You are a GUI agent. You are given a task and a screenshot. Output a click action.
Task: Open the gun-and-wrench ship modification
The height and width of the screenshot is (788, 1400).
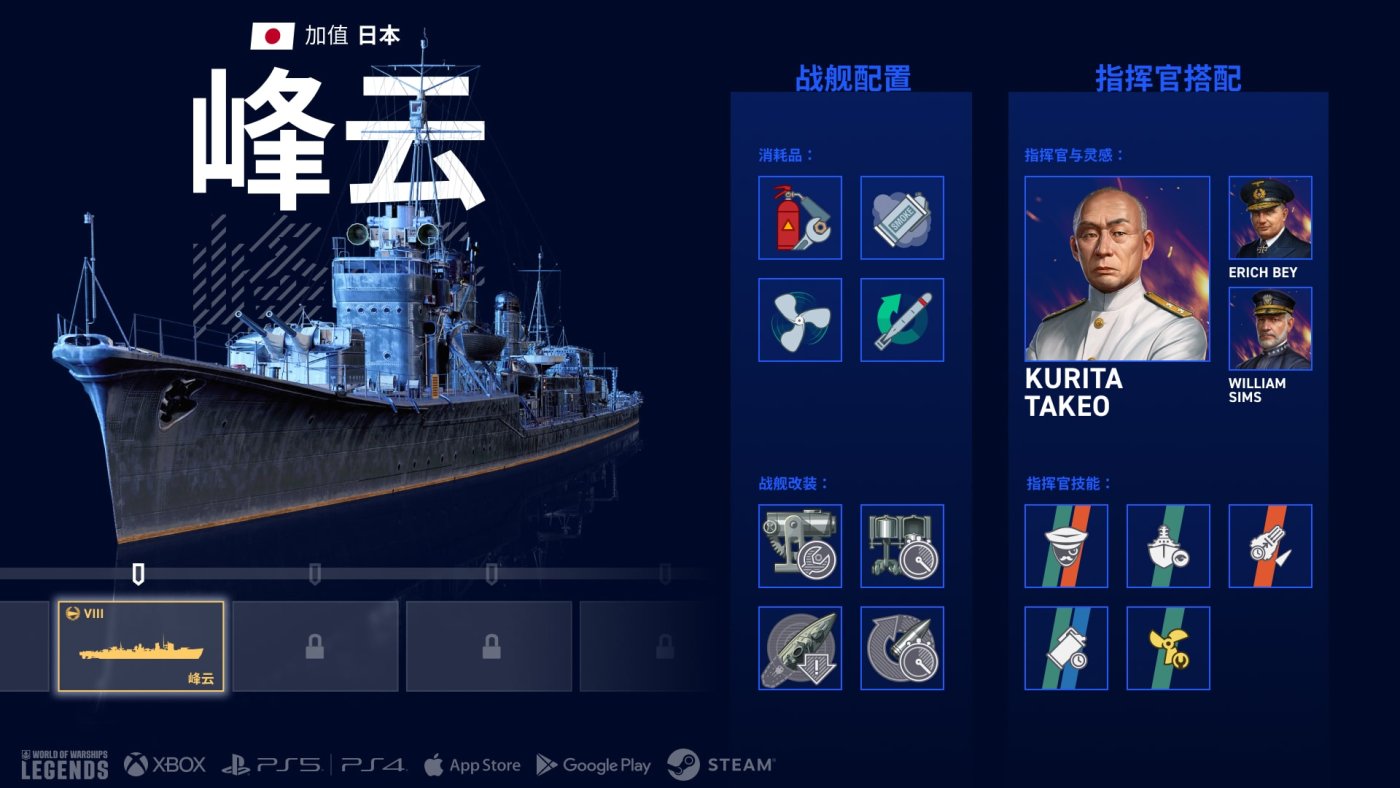click(x=800, y=546)
